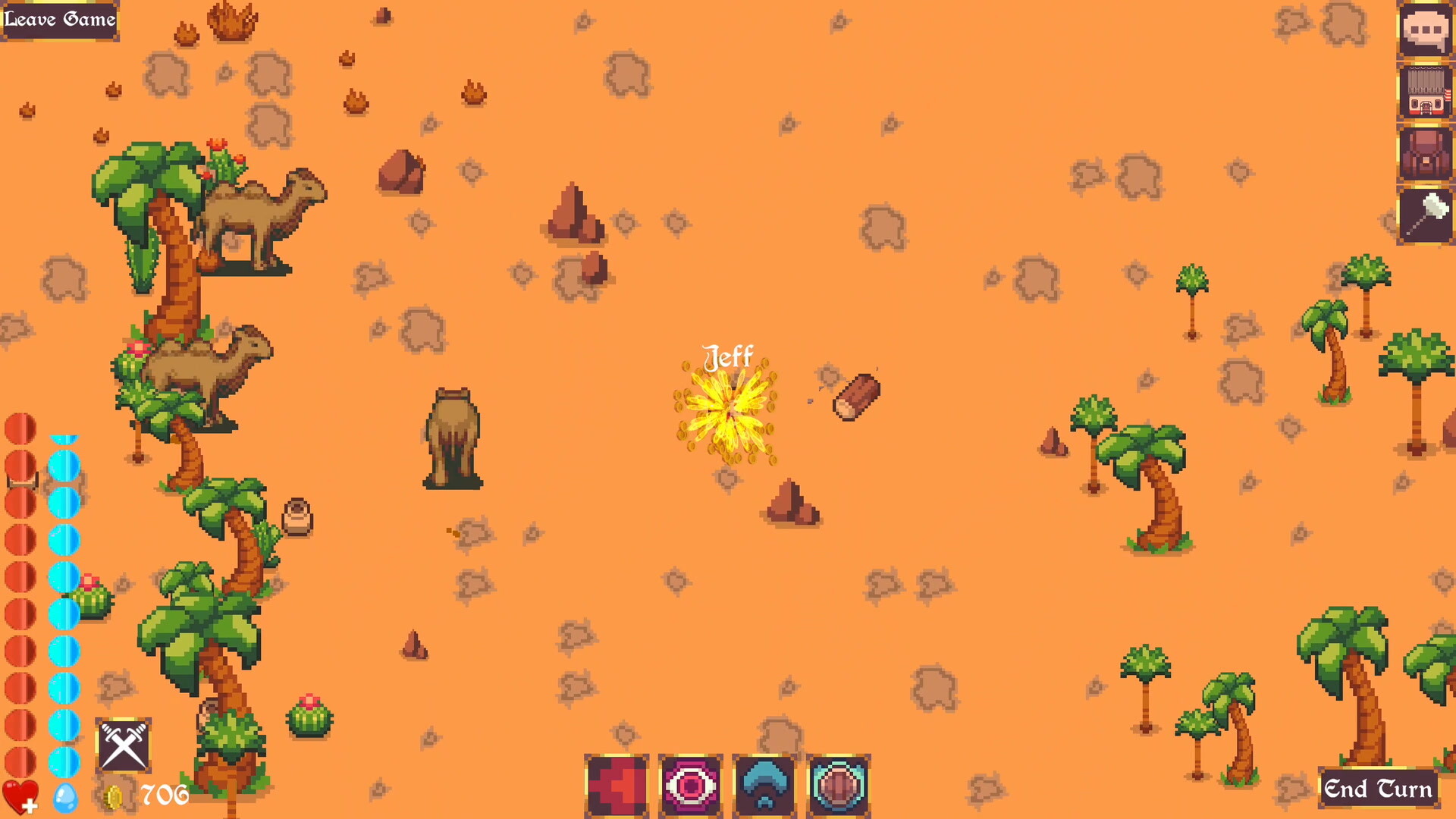Click the heart health icon

[x=20, y=795]
